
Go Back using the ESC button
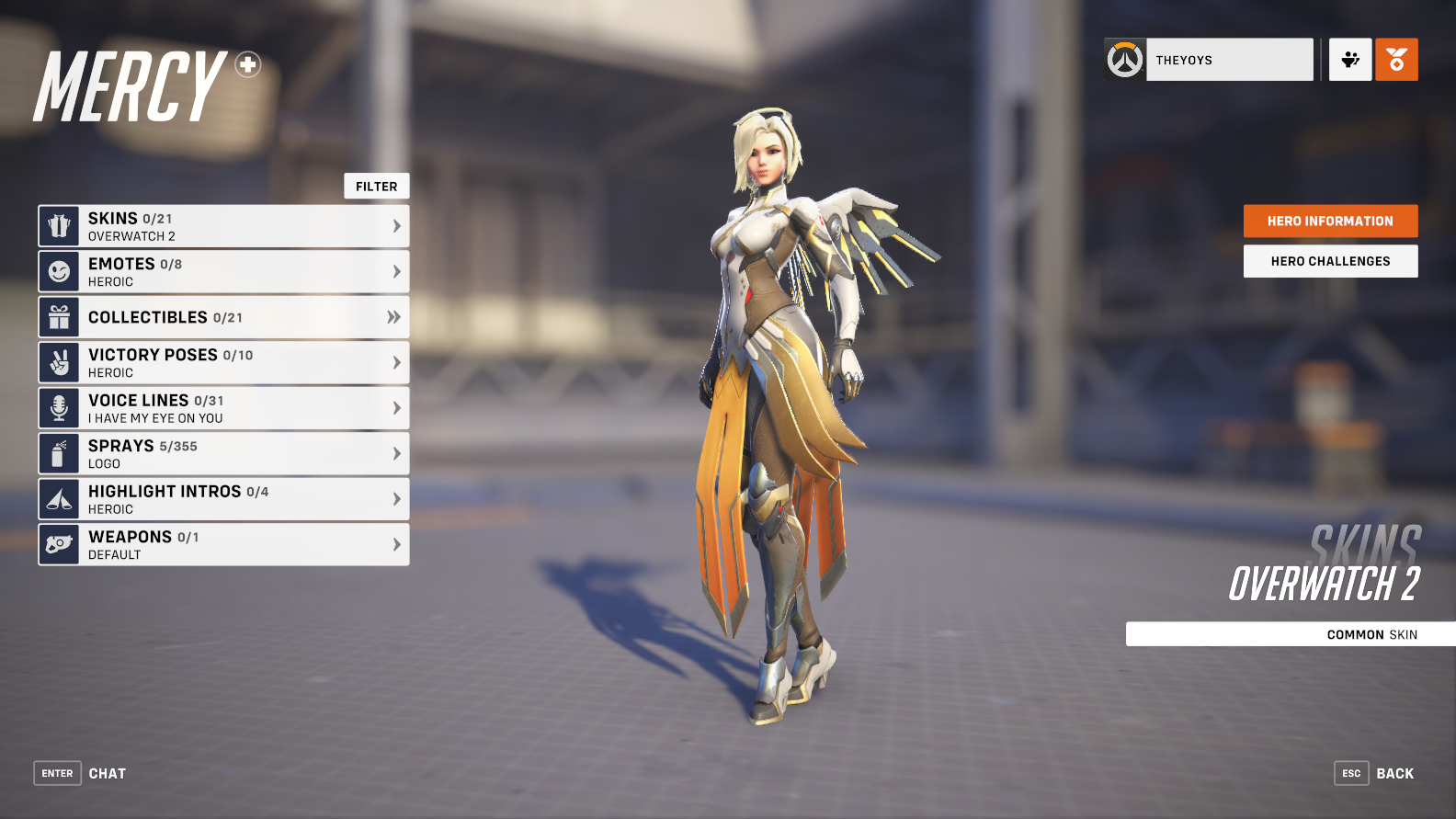point(1351,773)
